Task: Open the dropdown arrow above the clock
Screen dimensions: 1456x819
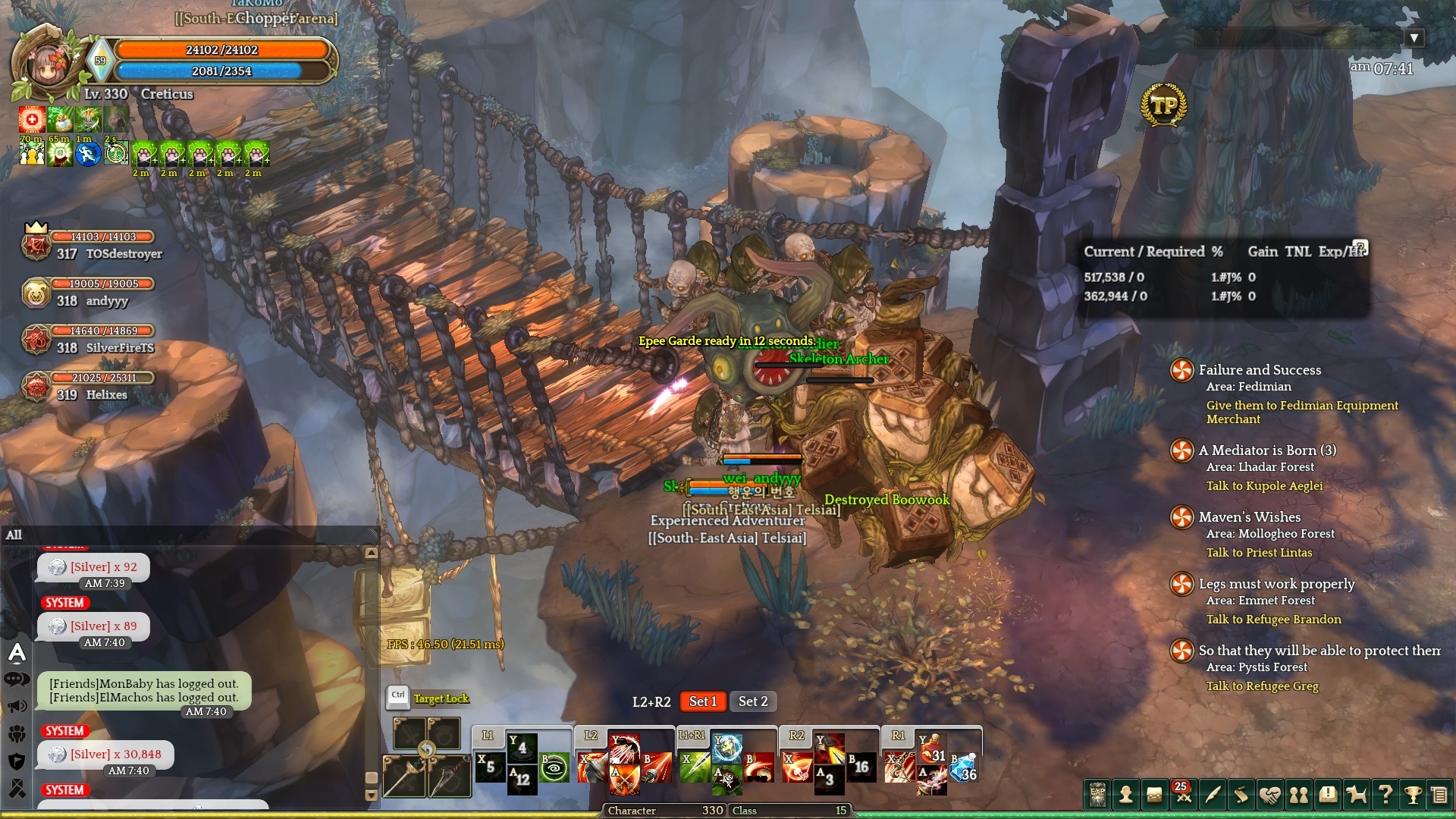Action: (x=1414, y=38)
